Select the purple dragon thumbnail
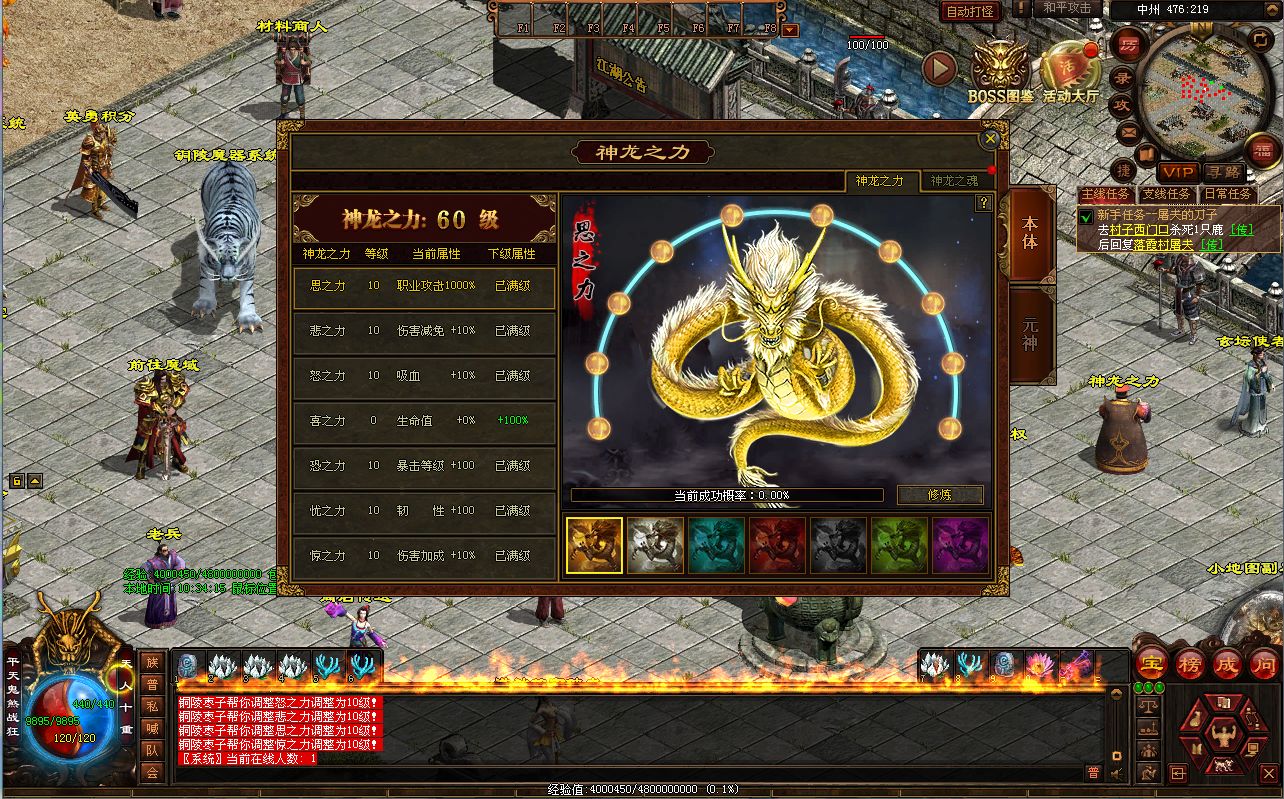The image size is (1284, 799). [960, 545]
